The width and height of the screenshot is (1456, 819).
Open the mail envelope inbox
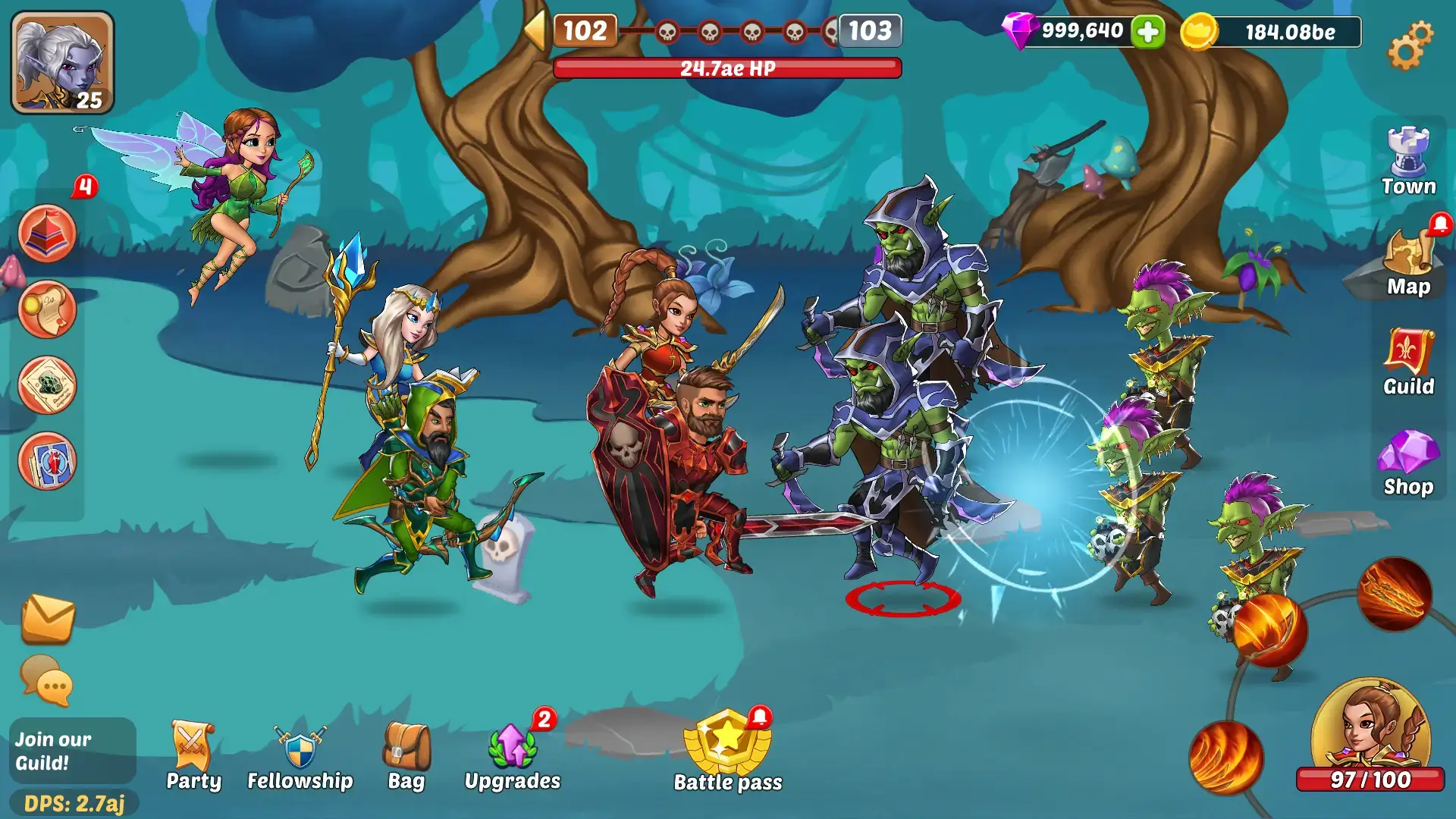click(48, 618)
